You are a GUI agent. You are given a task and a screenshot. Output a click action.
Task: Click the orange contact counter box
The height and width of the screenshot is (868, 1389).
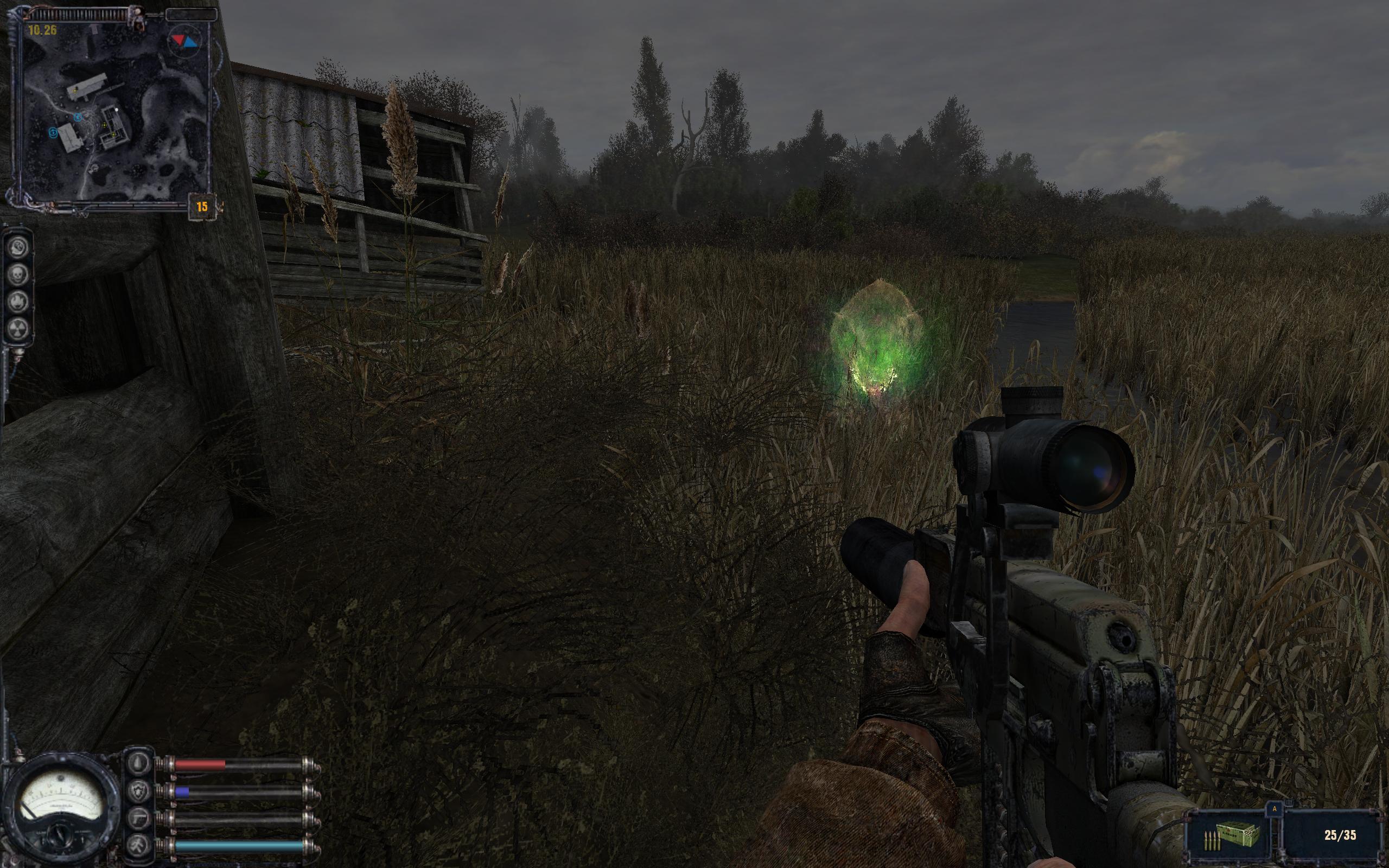(x=202, y=207)
